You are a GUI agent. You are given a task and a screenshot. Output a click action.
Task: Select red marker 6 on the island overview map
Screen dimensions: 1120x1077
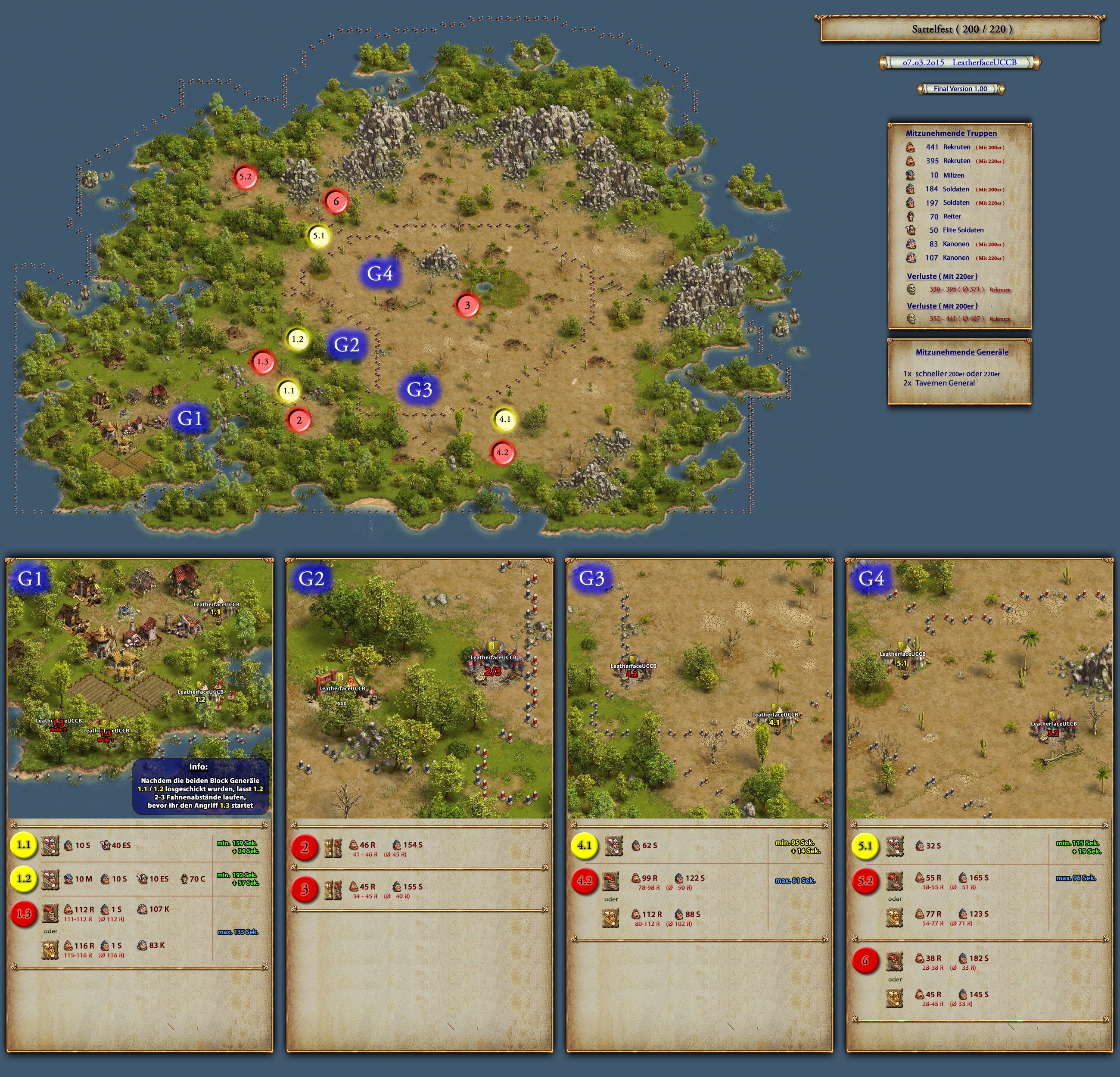coord(336,201)
